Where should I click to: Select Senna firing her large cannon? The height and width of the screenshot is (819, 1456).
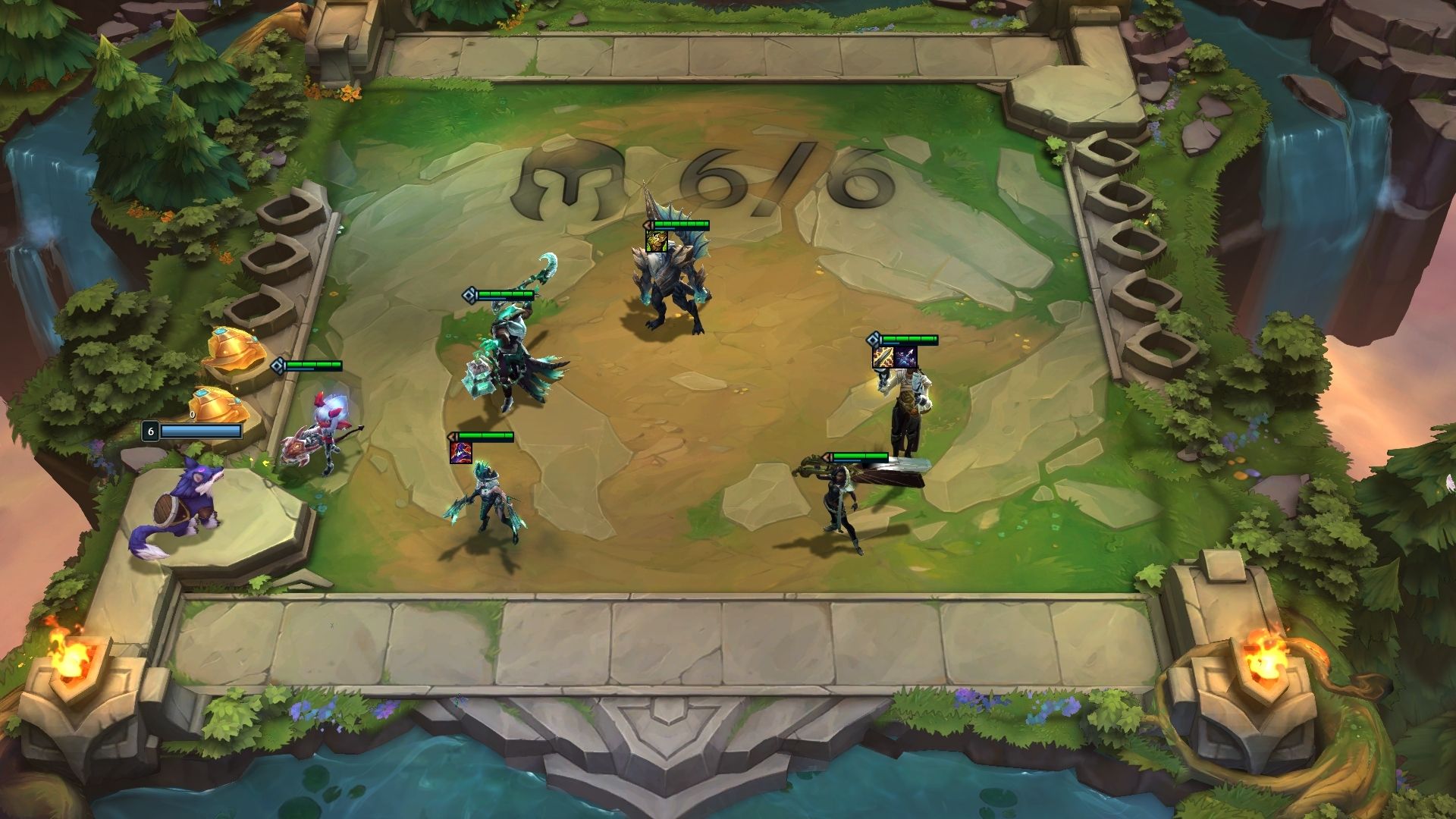(842, 508)
